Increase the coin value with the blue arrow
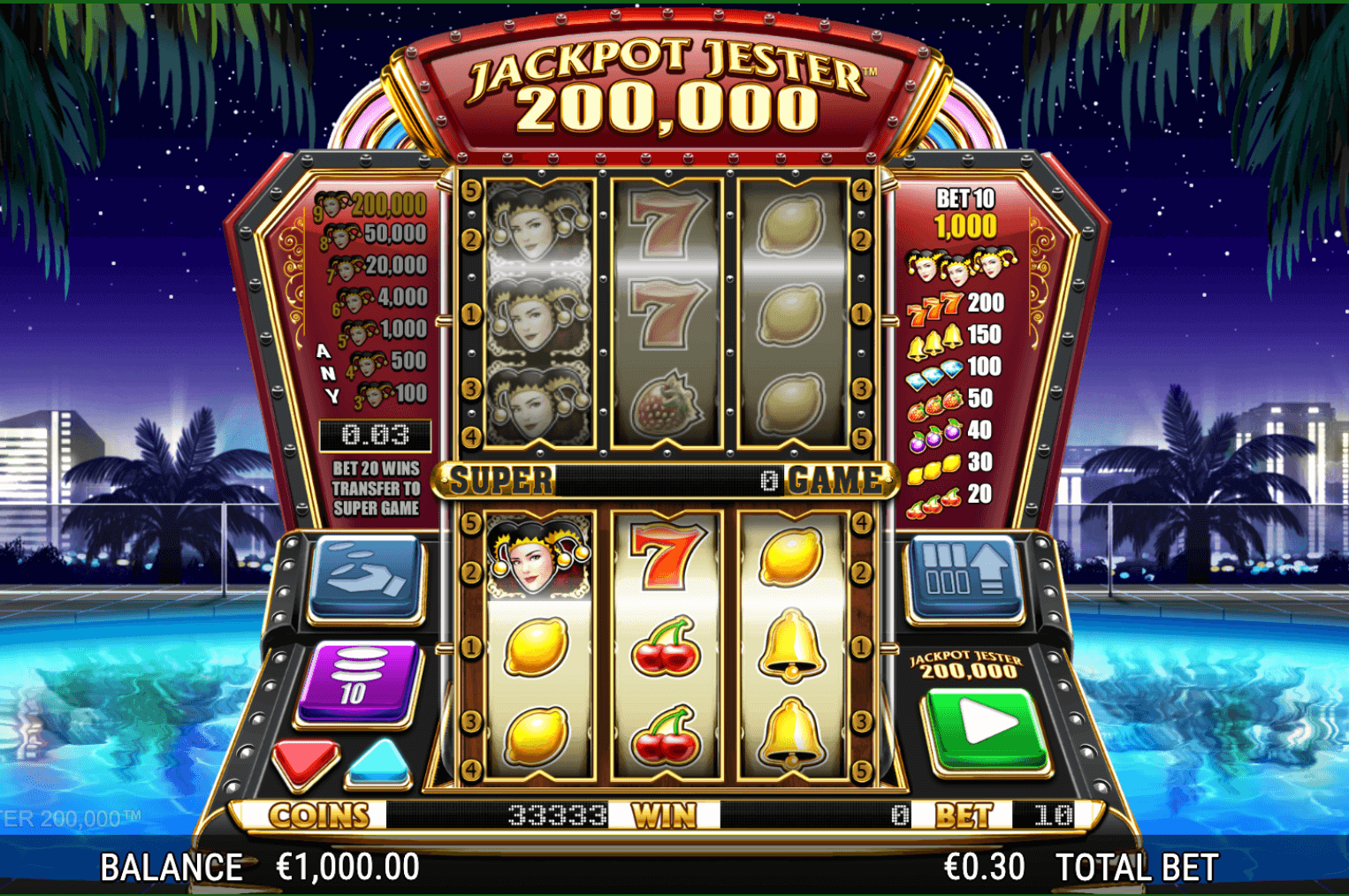 (x=380, y=762)
